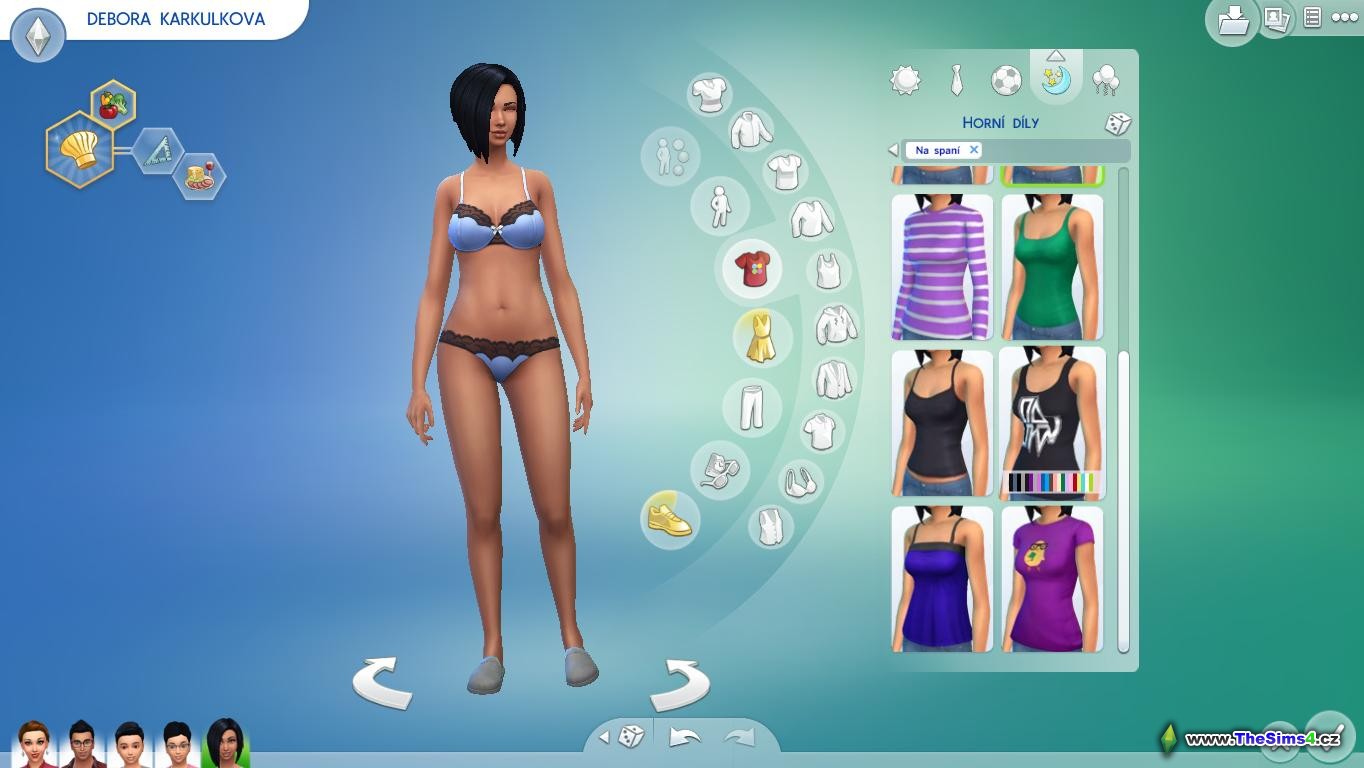Choose the green tank top
Image resolution: width=1364 pixels, height=768 pixels.
1052,267
